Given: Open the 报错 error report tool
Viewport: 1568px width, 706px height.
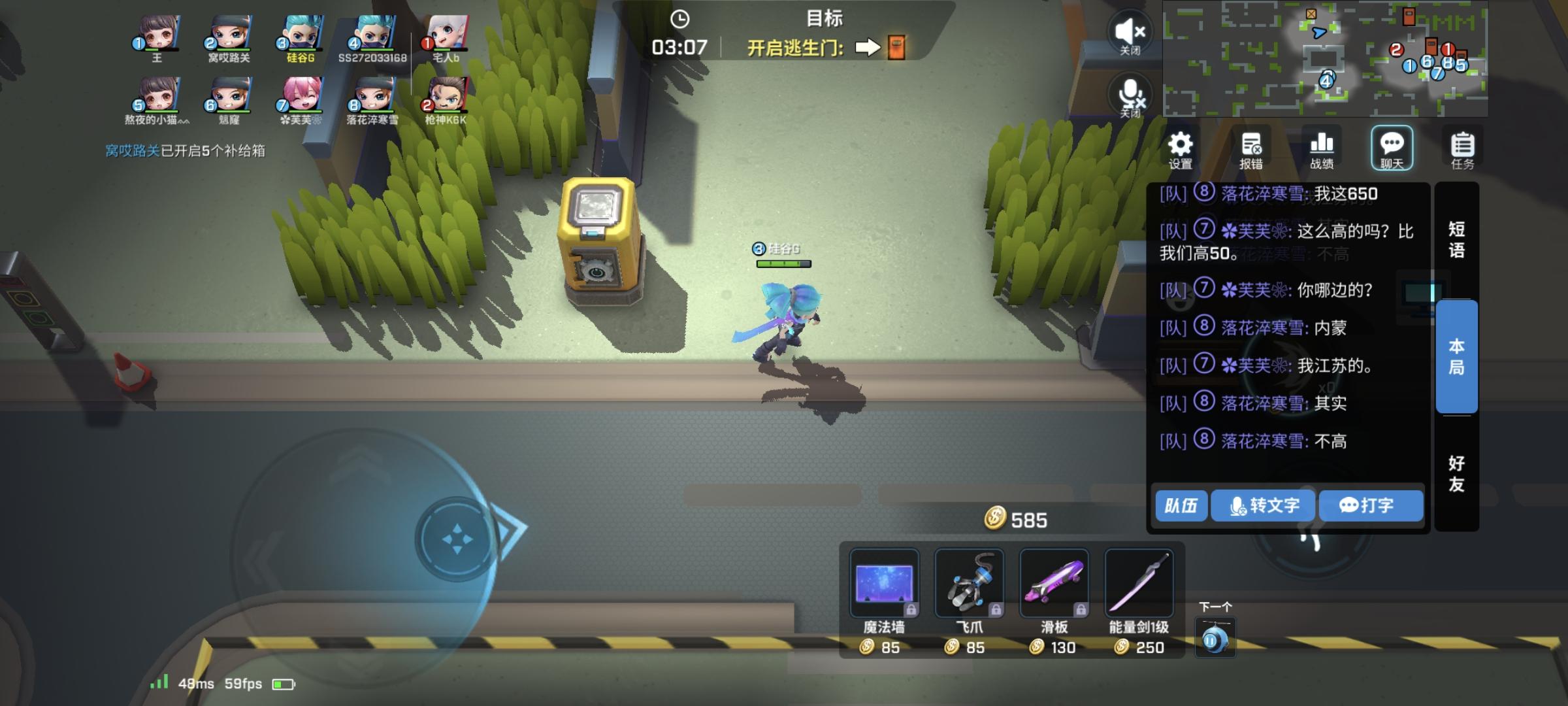Looking at the screenshot, I should [x=1253, y=148].
